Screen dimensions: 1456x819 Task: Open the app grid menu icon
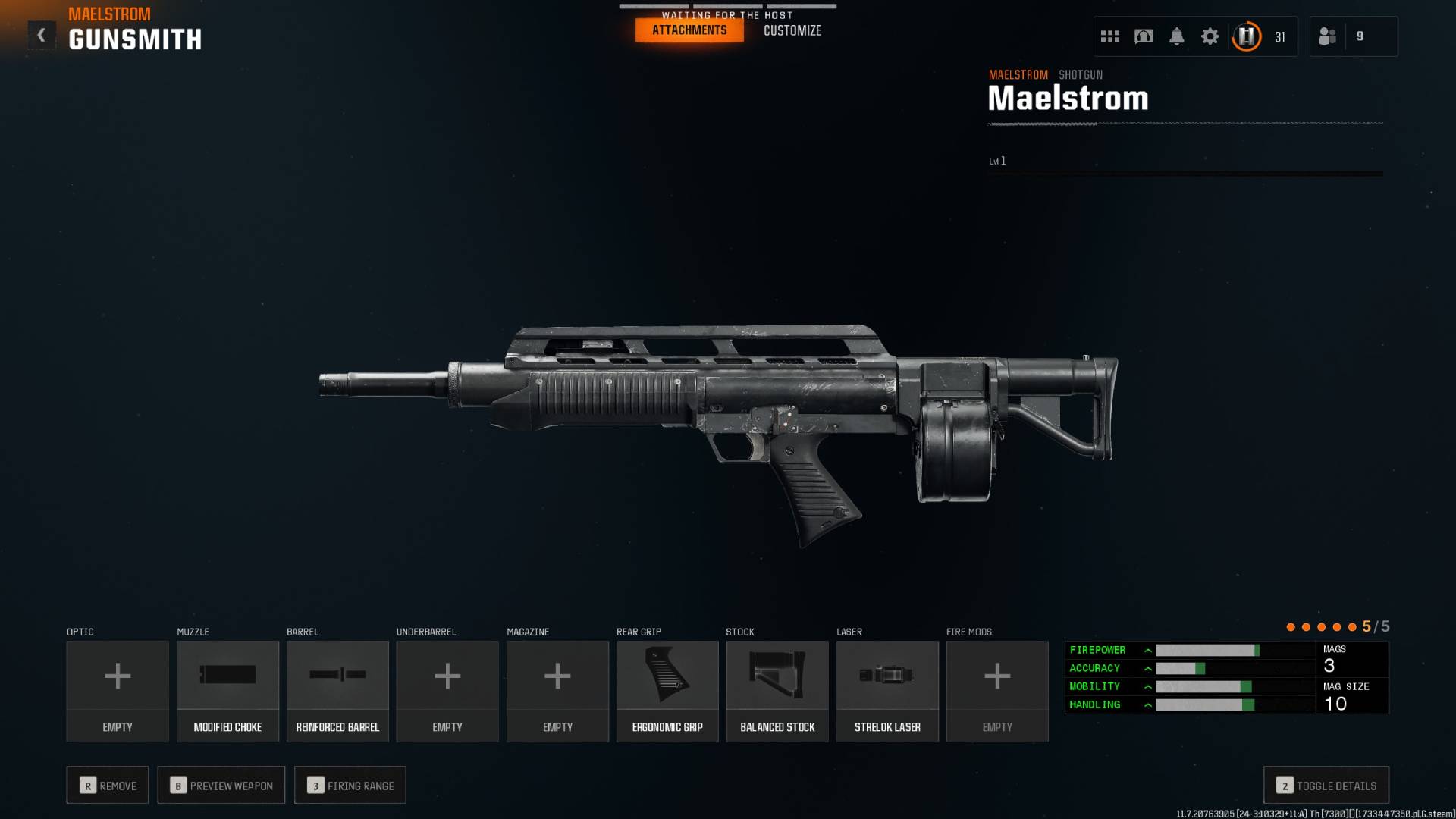[x=1110, y=36]
